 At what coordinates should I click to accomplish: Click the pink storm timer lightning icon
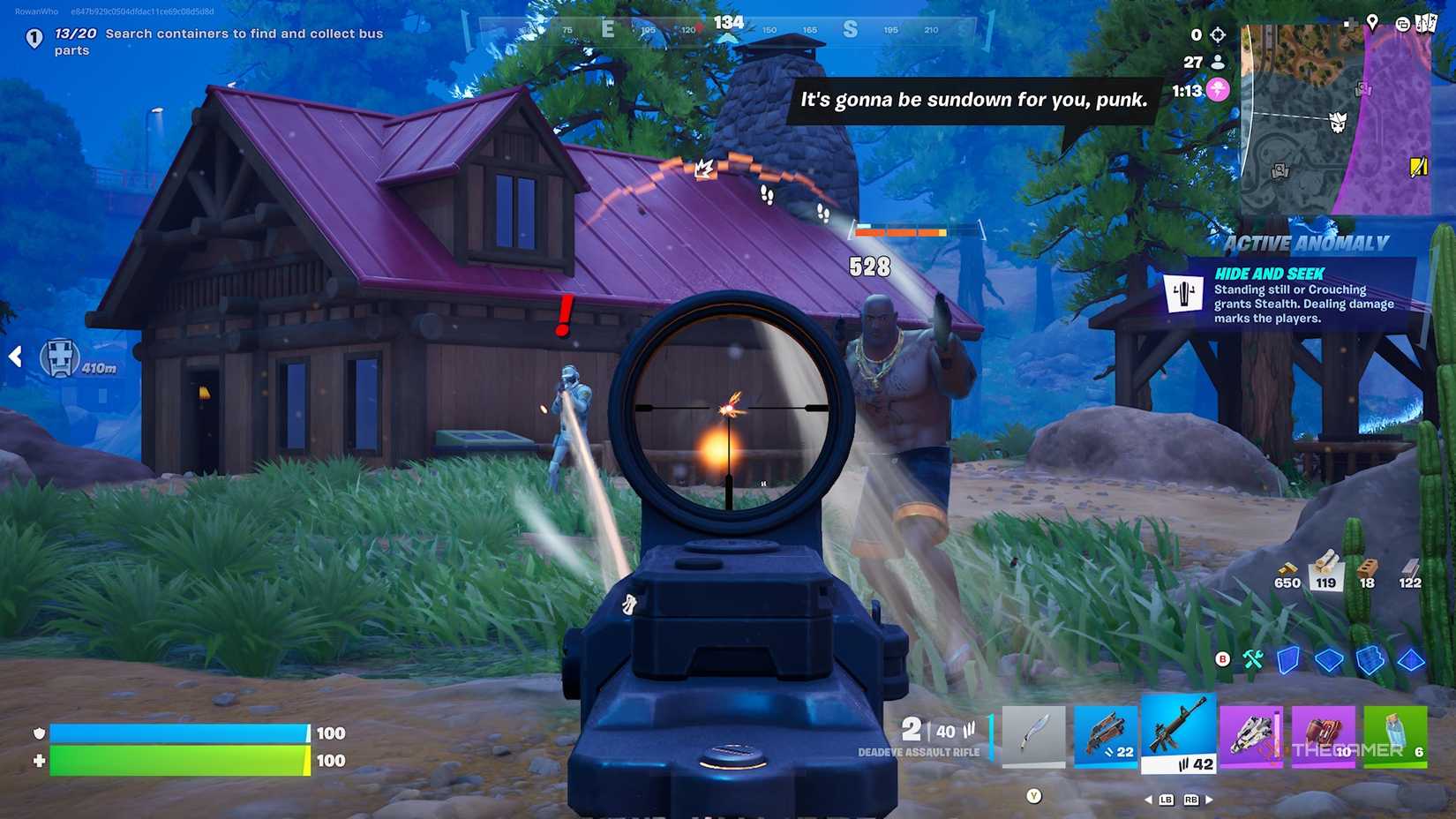pyautogui.click(x=1218, y=88)
